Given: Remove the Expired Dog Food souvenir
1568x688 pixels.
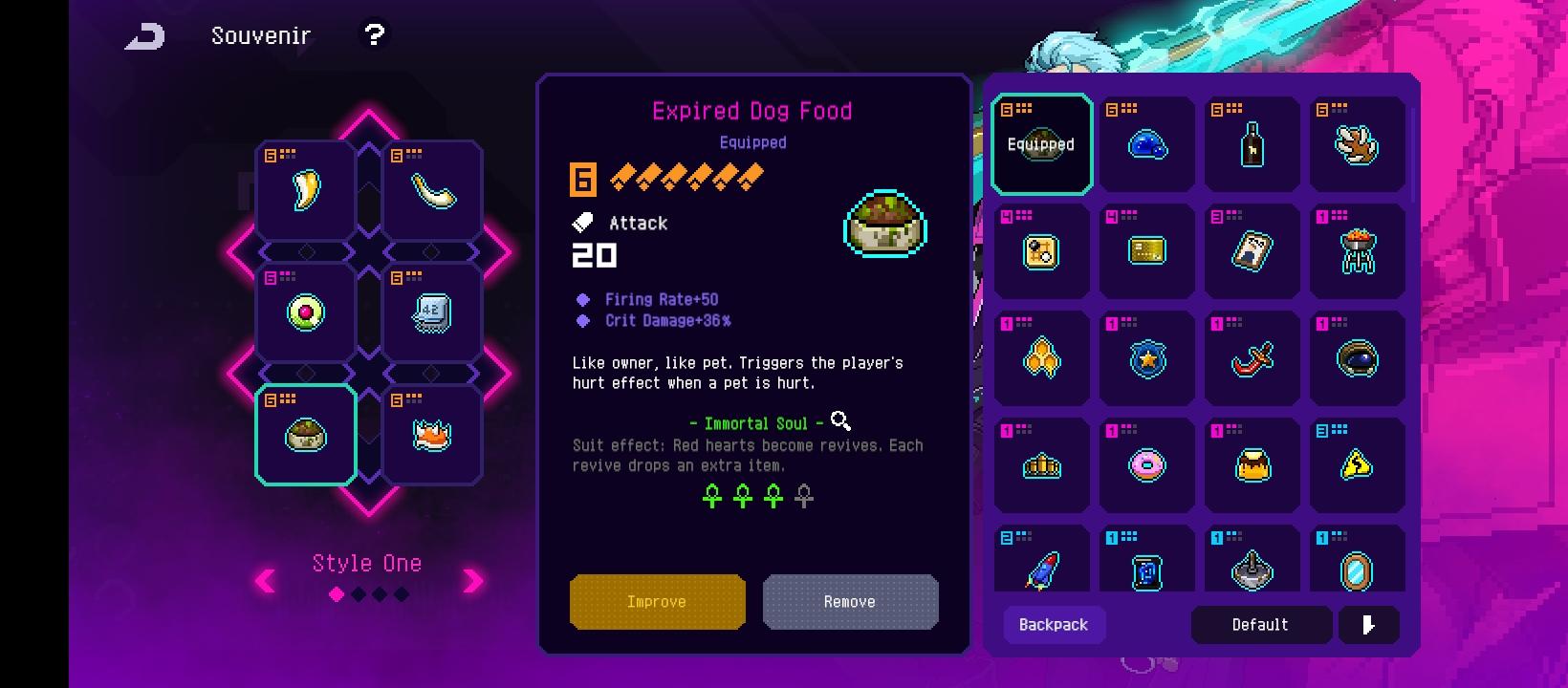Looking at the screenshot, I should pyautogui.click(x=850, y=601).
